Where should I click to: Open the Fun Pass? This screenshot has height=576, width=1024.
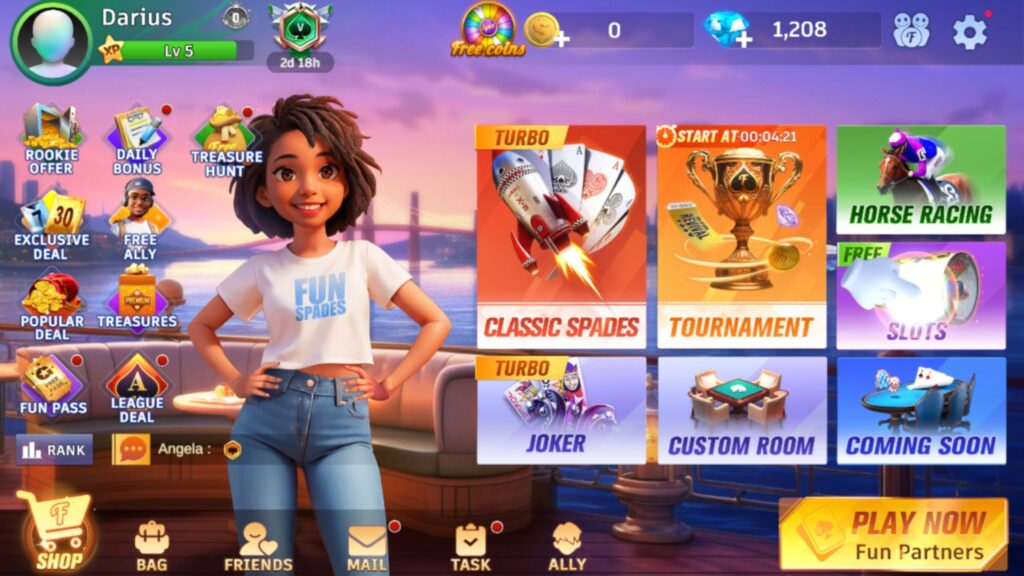click(53, 386)
